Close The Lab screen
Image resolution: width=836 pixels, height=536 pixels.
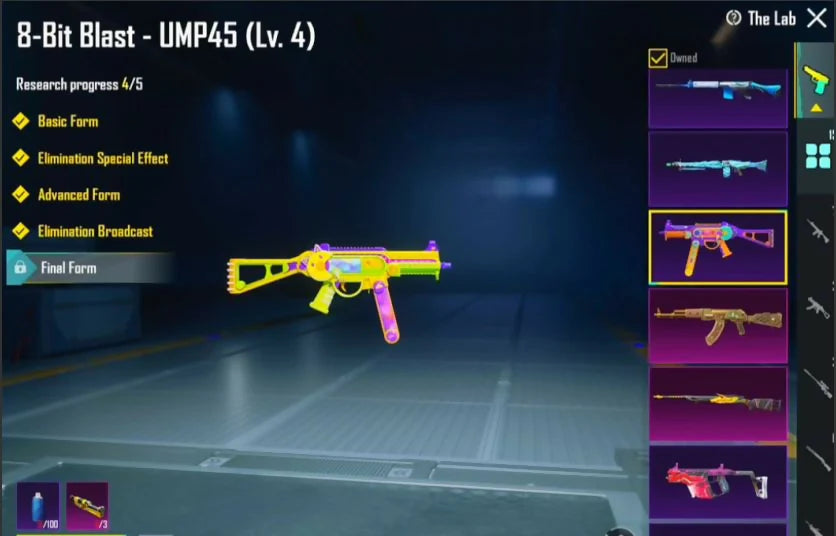816,18
